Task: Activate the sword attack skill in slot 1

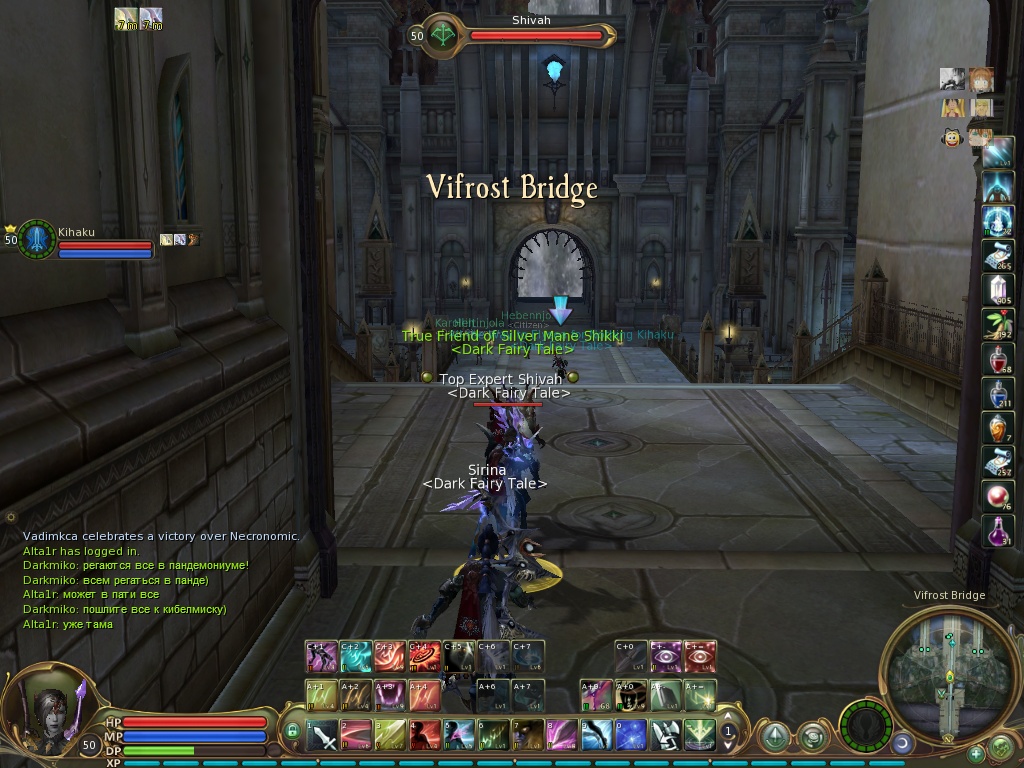Action: [322, 735]
